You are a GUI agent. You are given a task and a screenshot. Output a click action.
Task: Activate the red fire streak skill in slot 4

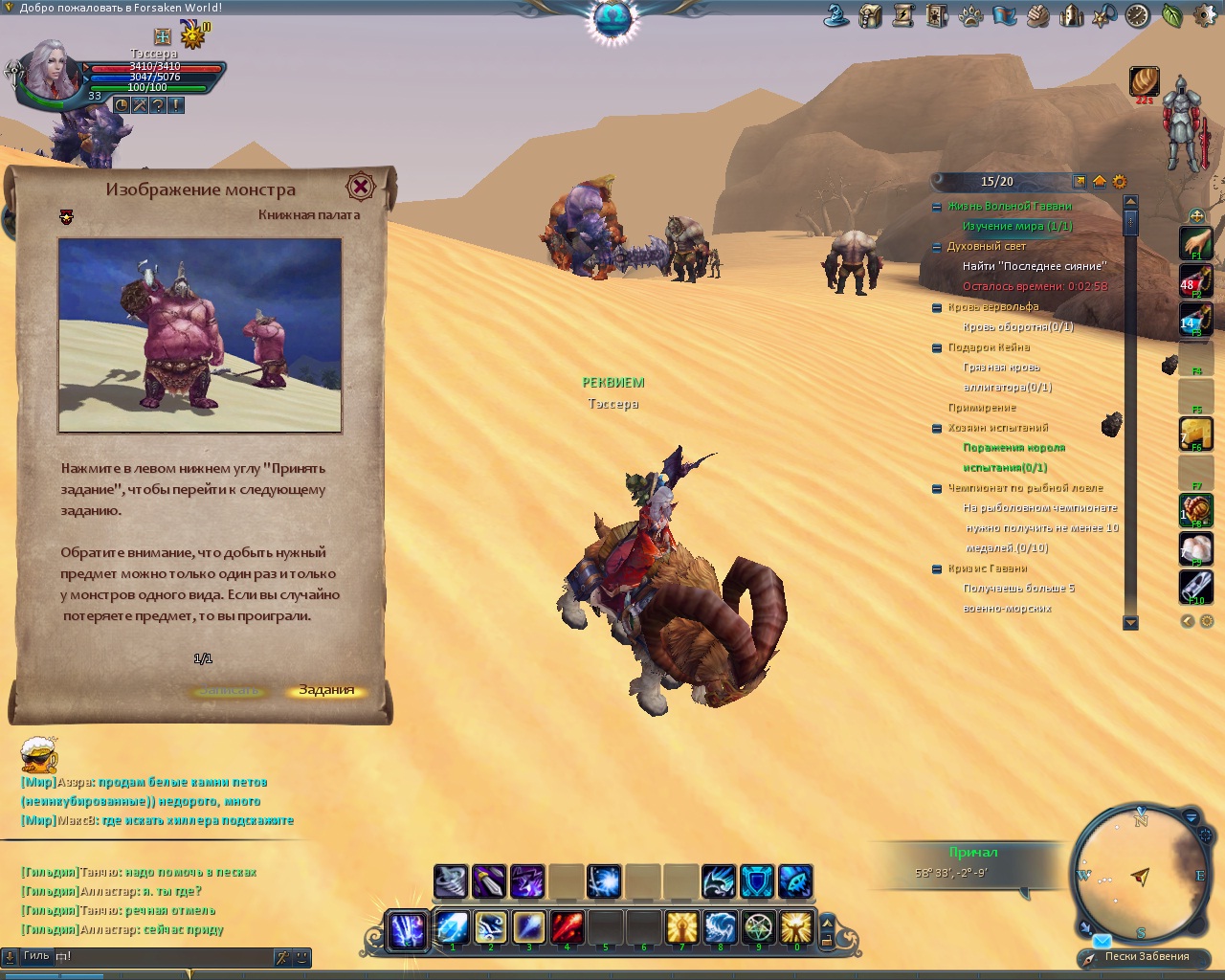[x=567, y=926]
